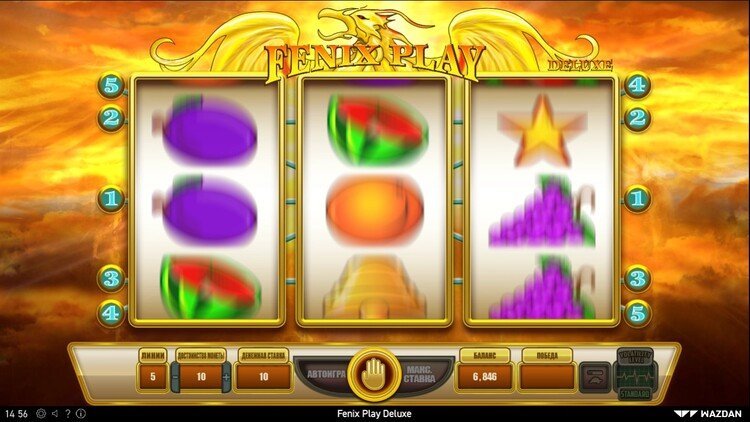Click the gamble button beside the win box

pos(595,376)
